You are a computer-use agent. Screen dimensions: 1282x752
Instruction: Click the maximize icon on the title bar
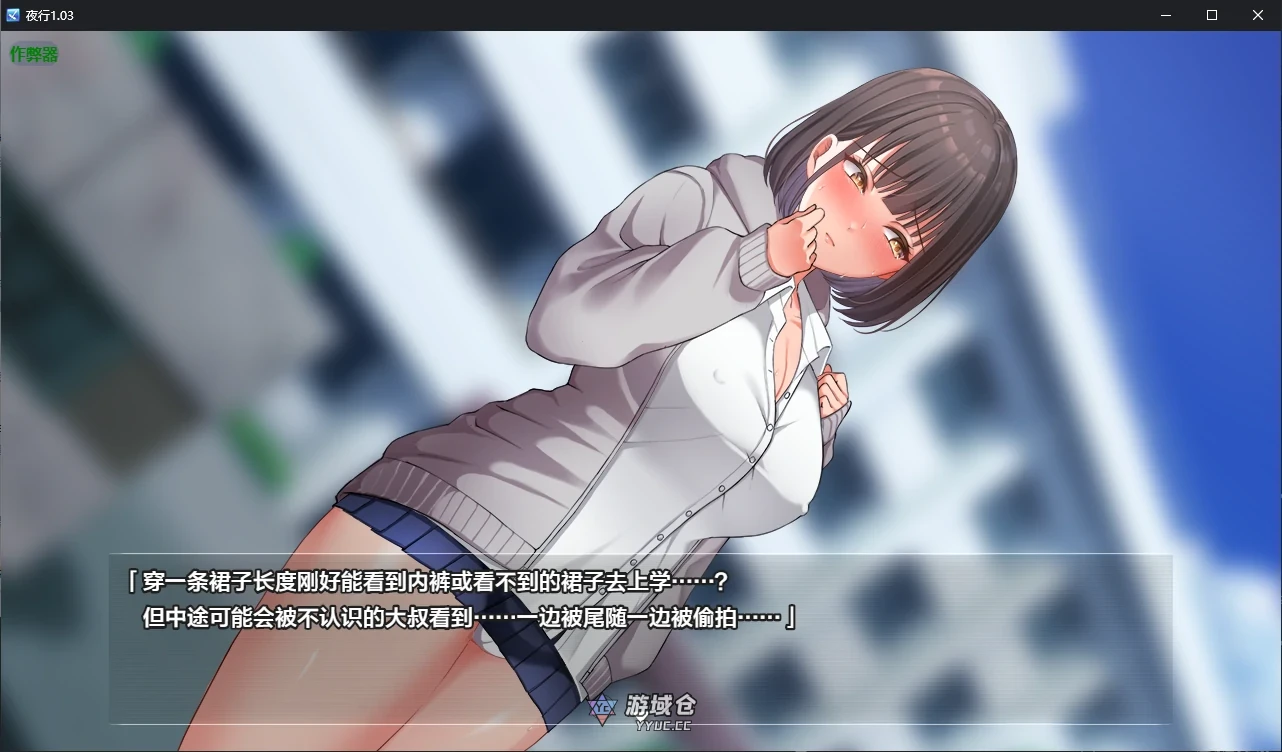click(x=1211, y=15)
